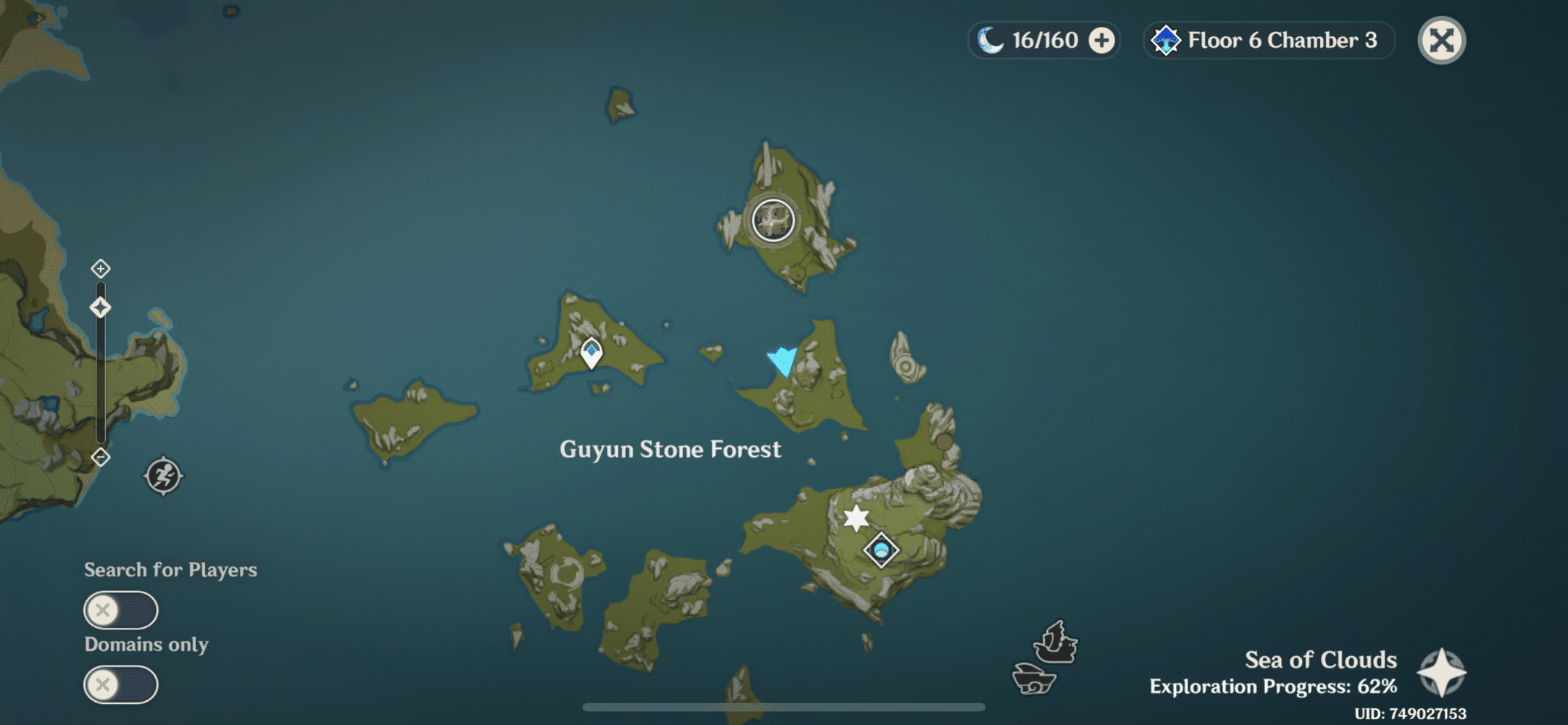1568x725 pixels.
Task: Click the Abyss icon next to Floor 6 Chamber 3
Action: tap(1167, 41)
